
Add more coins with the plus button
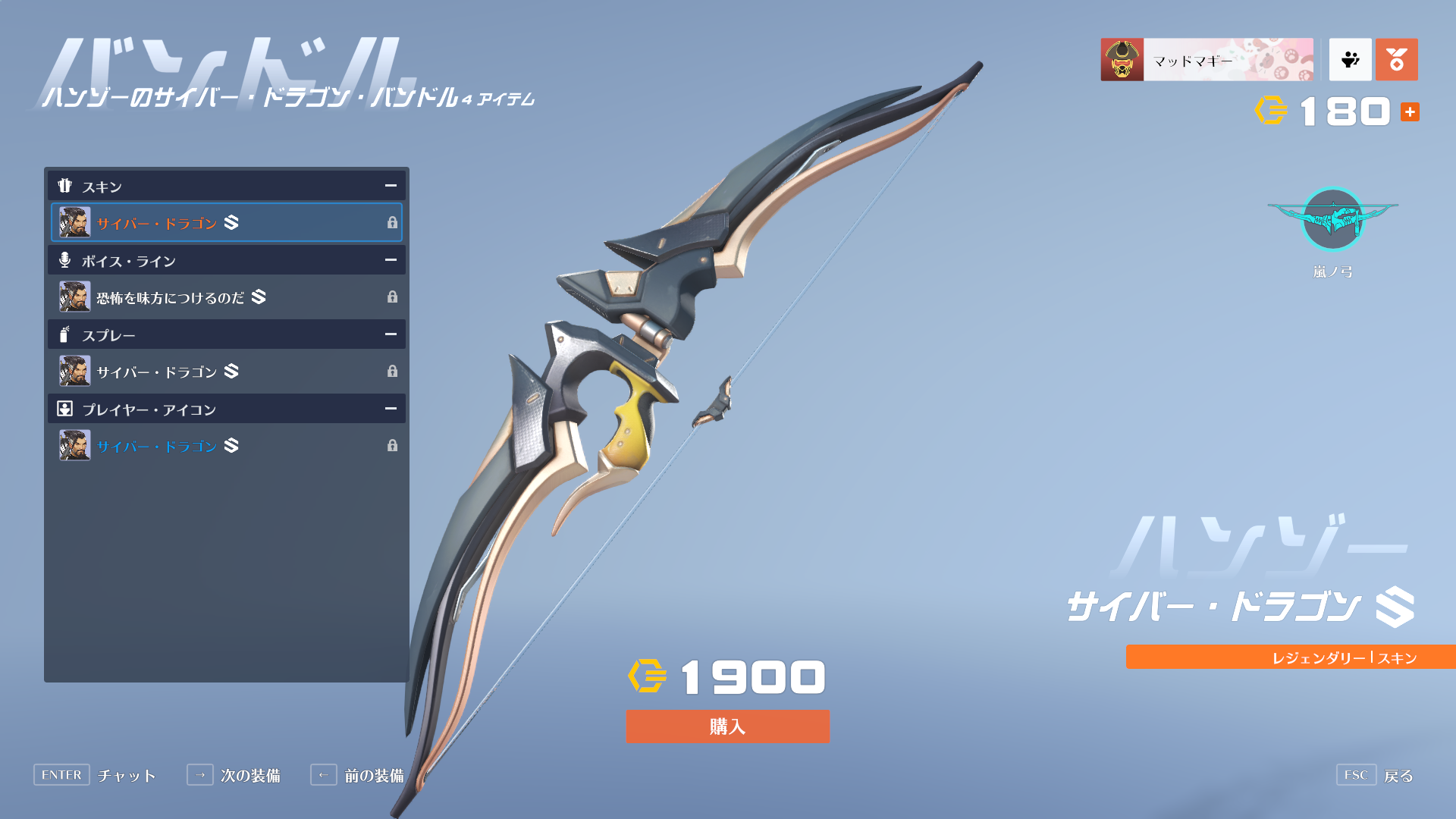tap(1410, 112)
